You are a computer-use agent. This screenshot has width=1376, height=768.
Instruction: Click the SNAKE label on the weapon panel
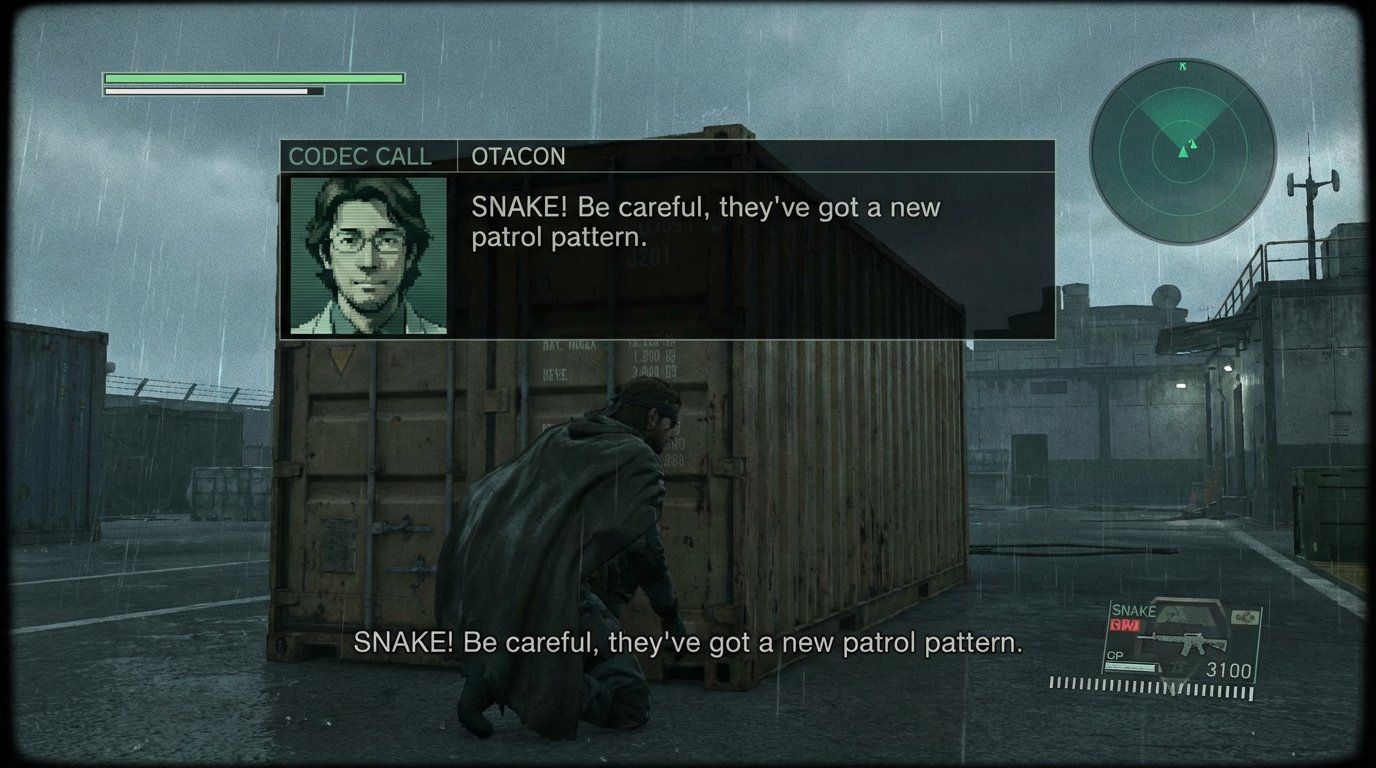click(1134, 608)
